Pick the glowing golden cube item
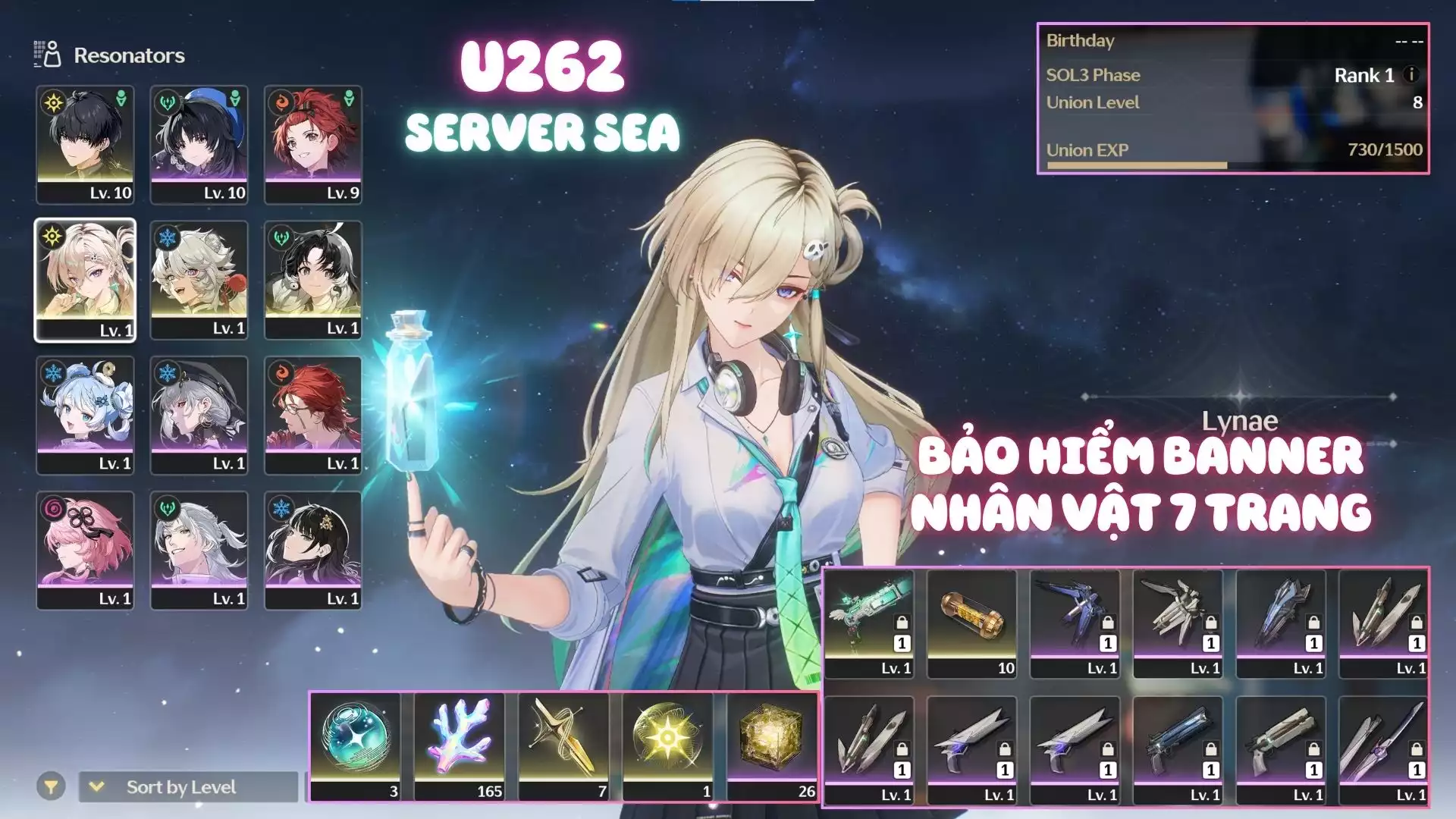The width and height of the screenshot is (1456, 819). pyautogui.click(x=772, y=745)
